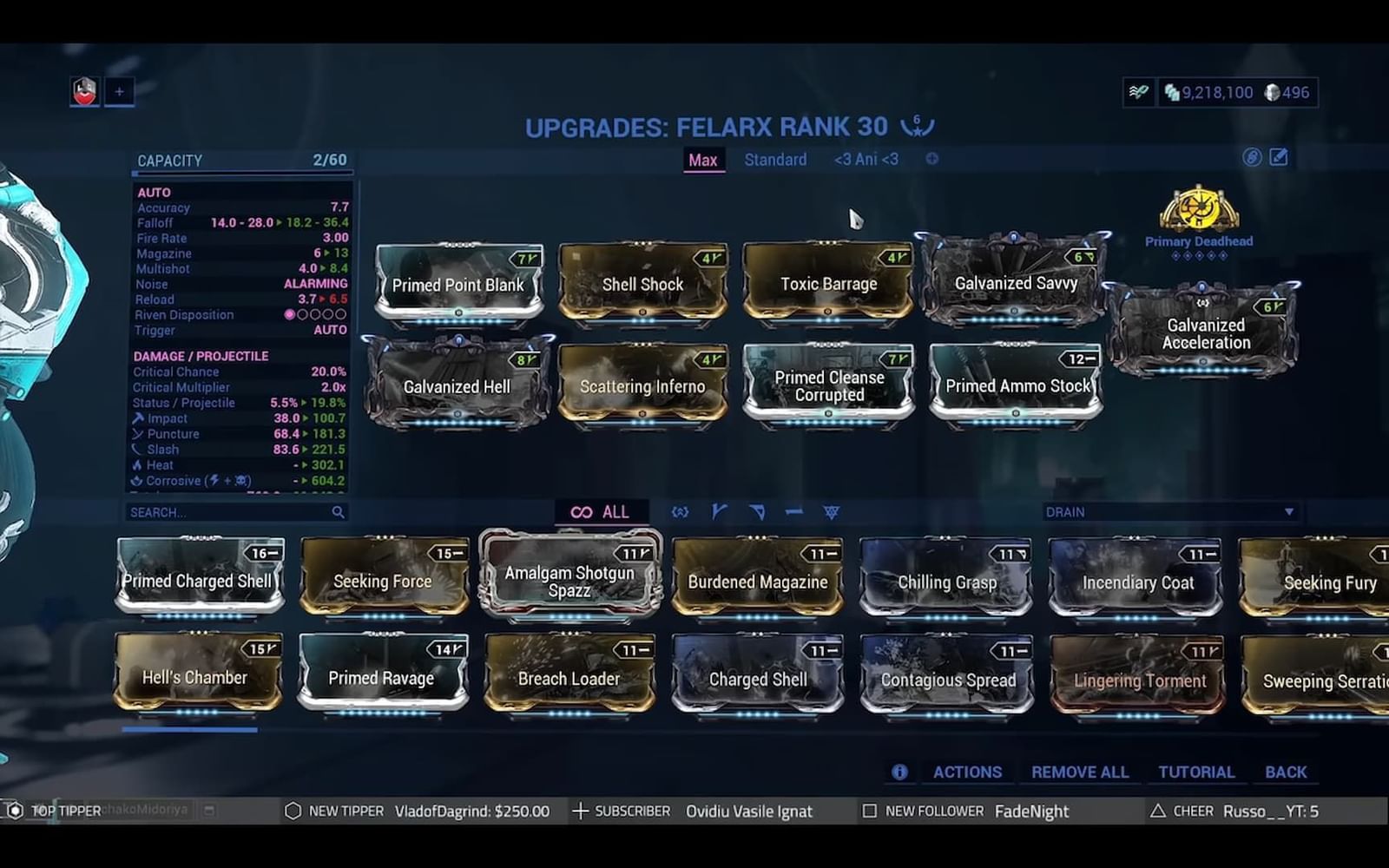Viewport: 1389px width, 868px height.
Task: Toggle the Naramon dash polarity filter
Action: pyautogui.click(x=793, y=512)
